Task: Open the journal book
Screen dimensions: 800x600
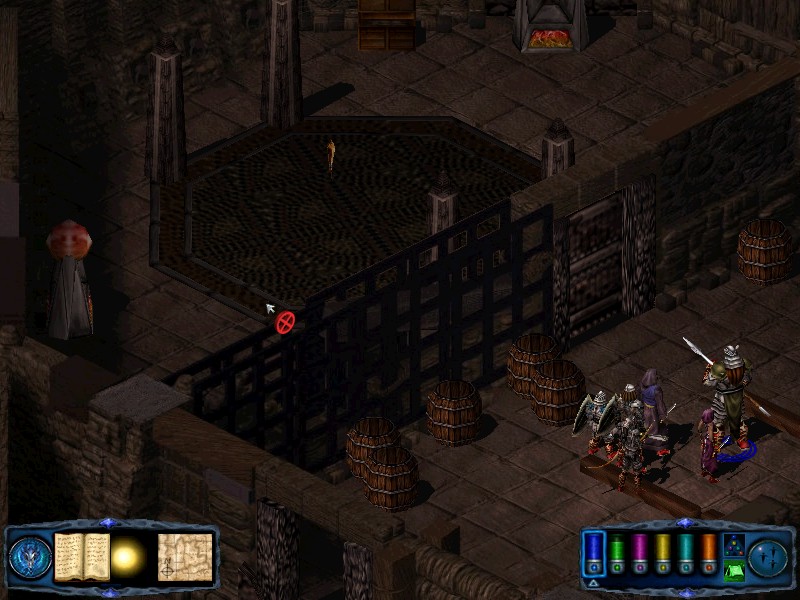Action: pyautogui.click(x=82, y=557)
